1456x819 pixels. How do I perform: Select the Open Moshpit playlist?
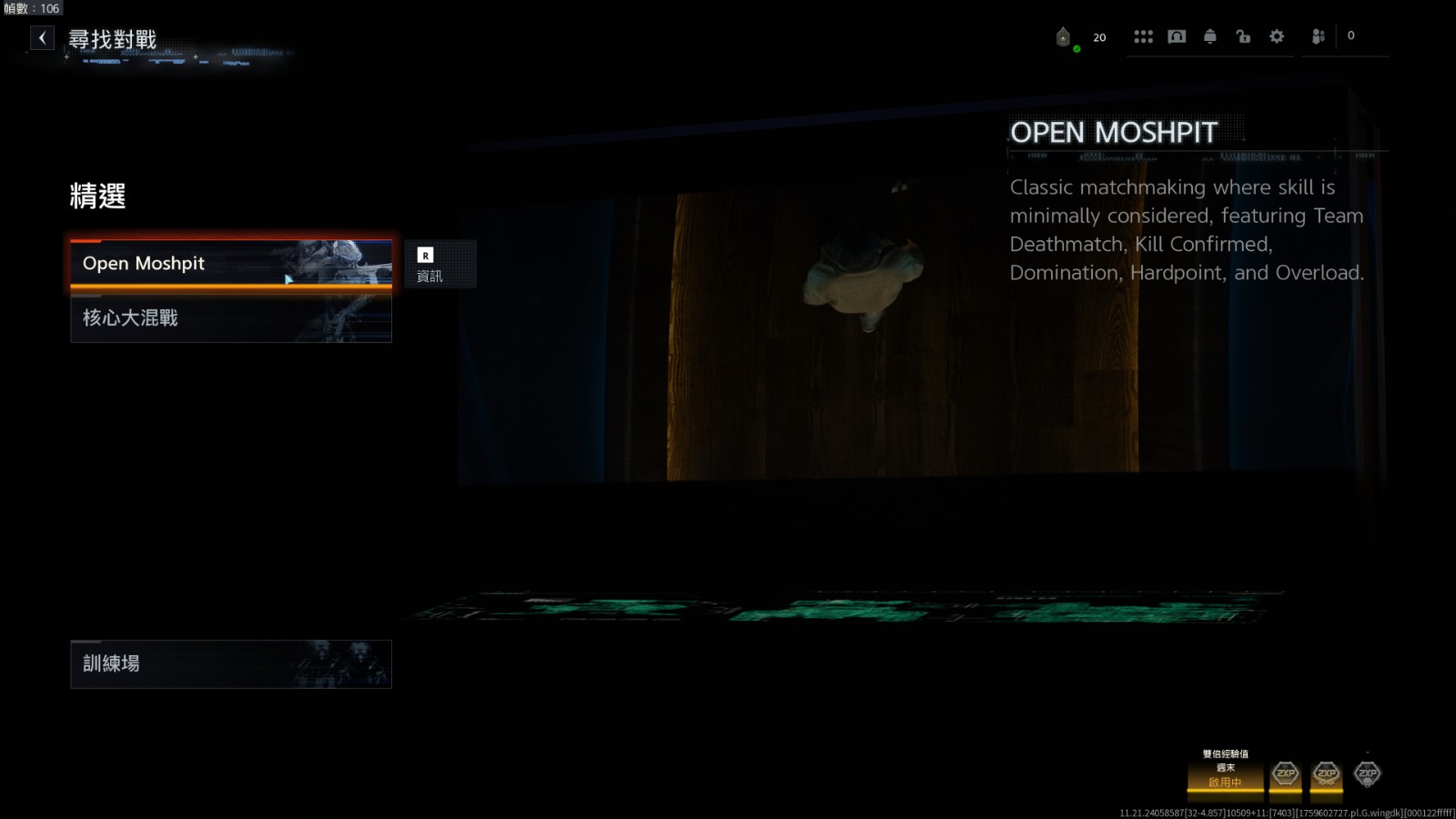click(231, 264)
